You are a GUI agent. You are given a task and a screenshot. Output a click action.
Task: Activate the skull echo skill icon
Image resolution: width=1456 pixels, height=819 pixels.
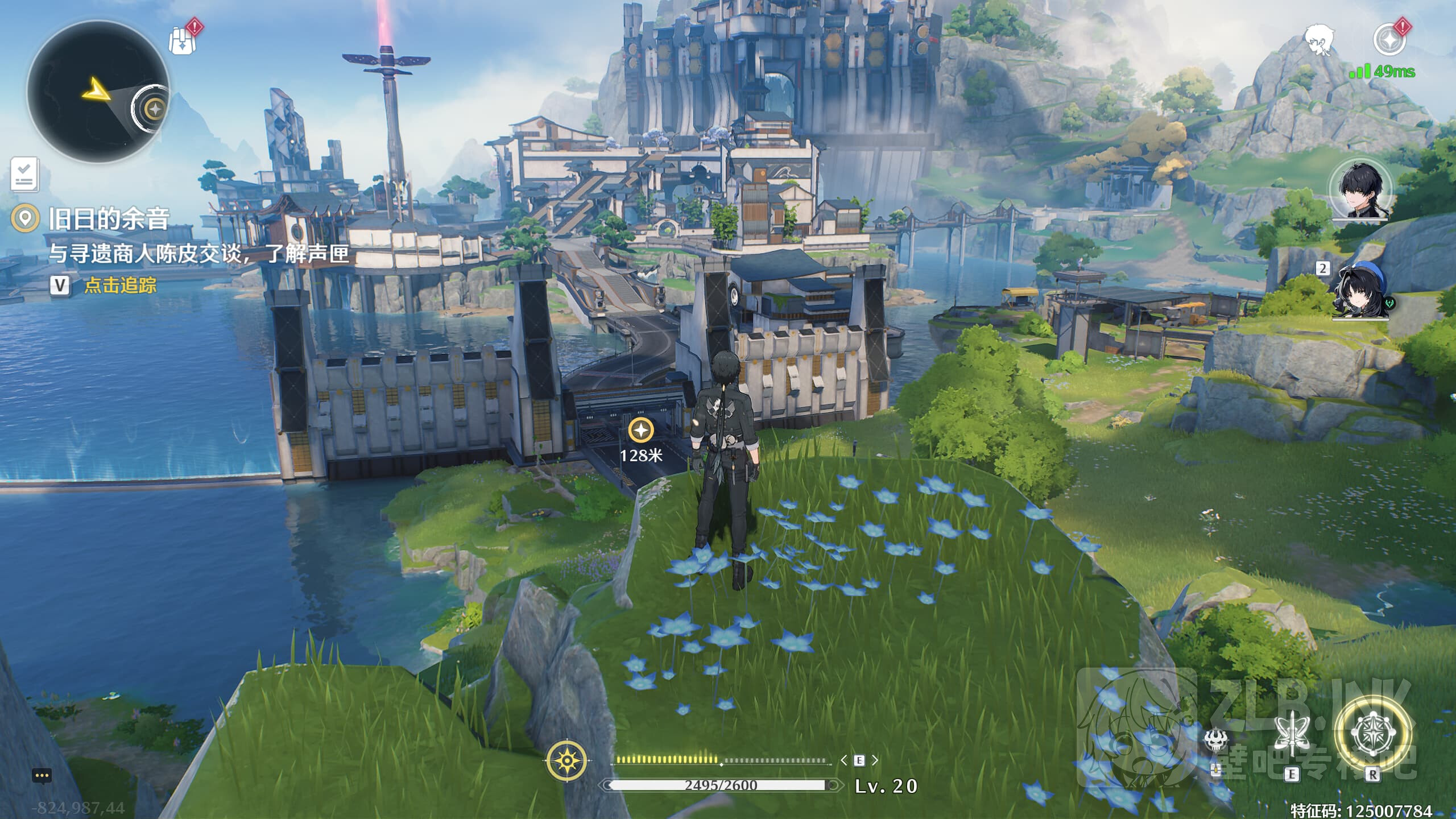click(x=1216, y=741)
